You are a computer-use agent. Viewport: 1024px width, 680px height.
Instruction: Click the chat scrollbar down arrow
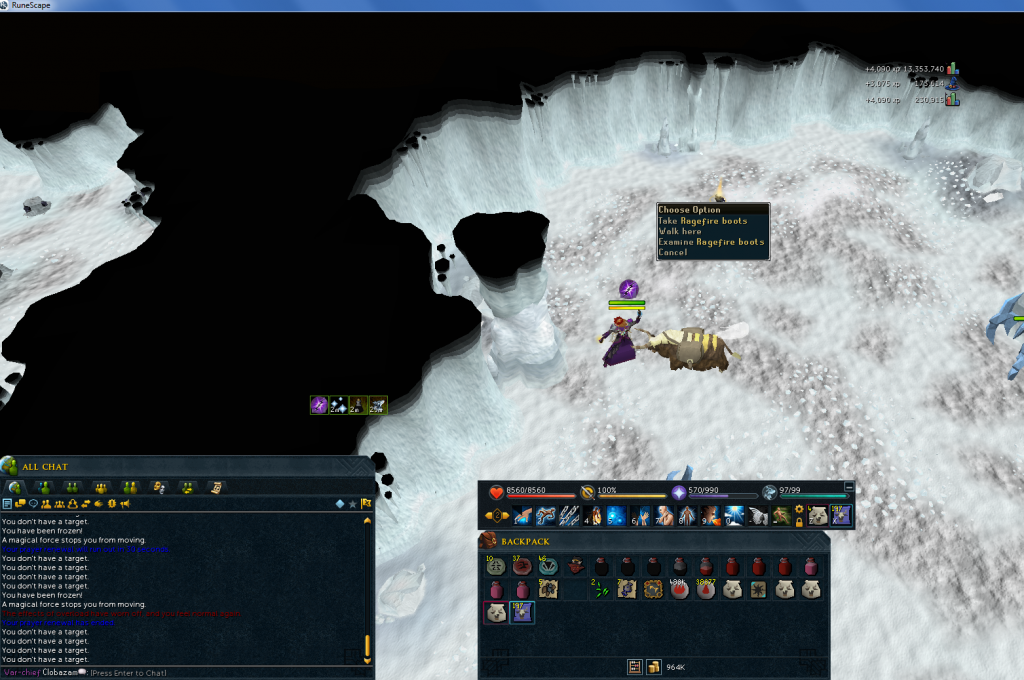[367, 660]
